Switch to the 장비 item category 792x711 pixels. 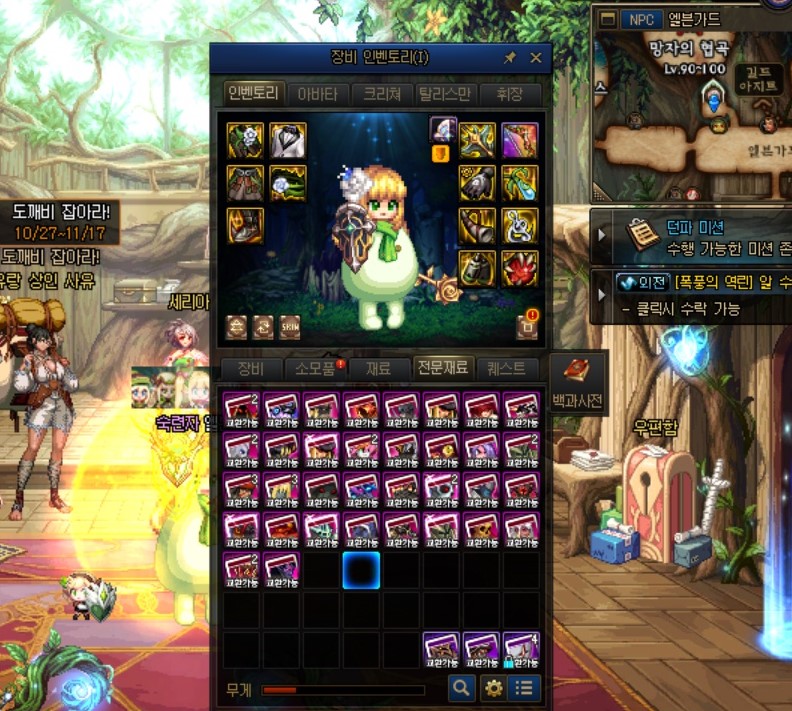click(251, 368)
